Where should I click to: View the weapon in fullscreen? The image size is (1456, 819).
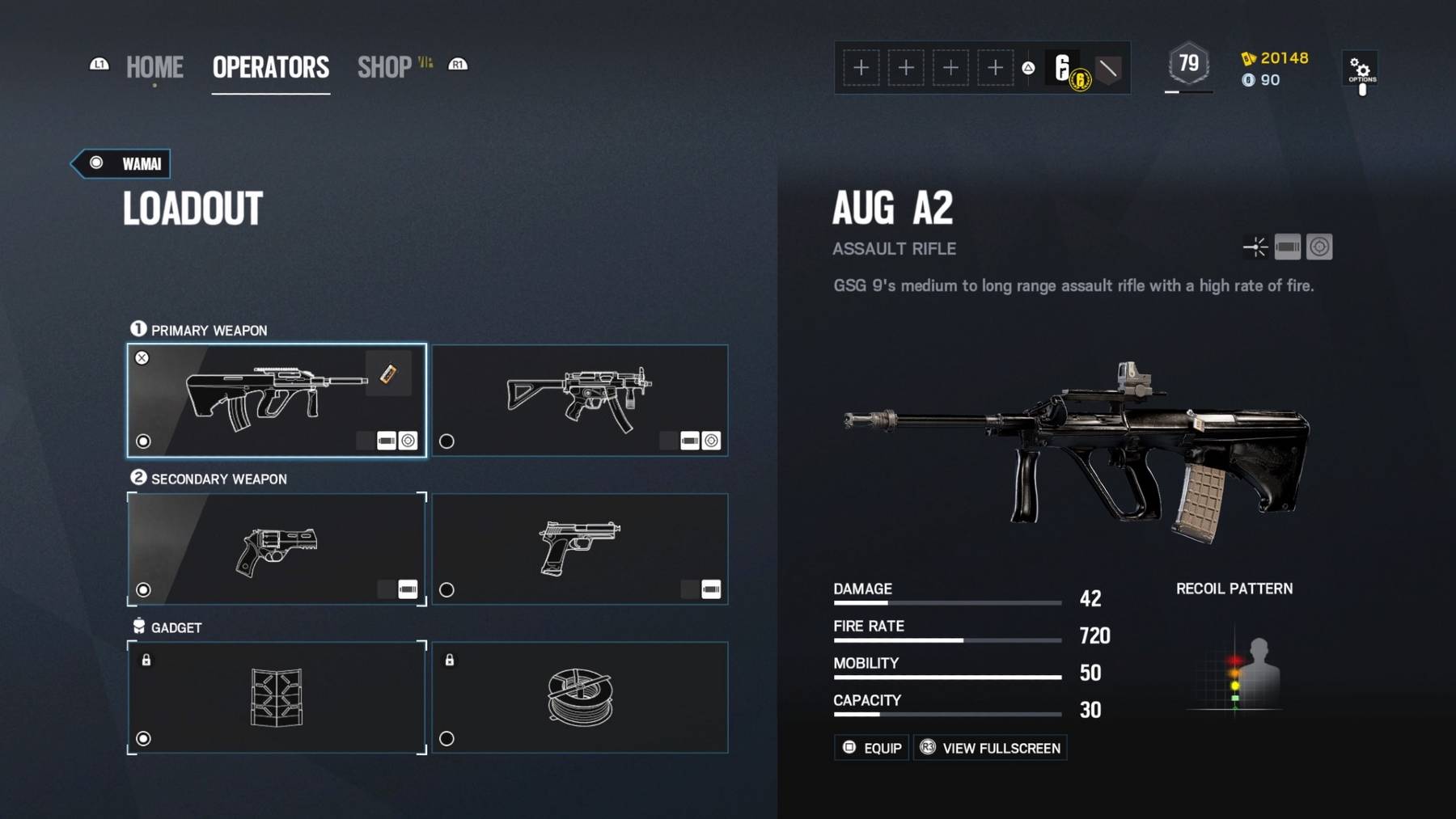tap(990, 748)
